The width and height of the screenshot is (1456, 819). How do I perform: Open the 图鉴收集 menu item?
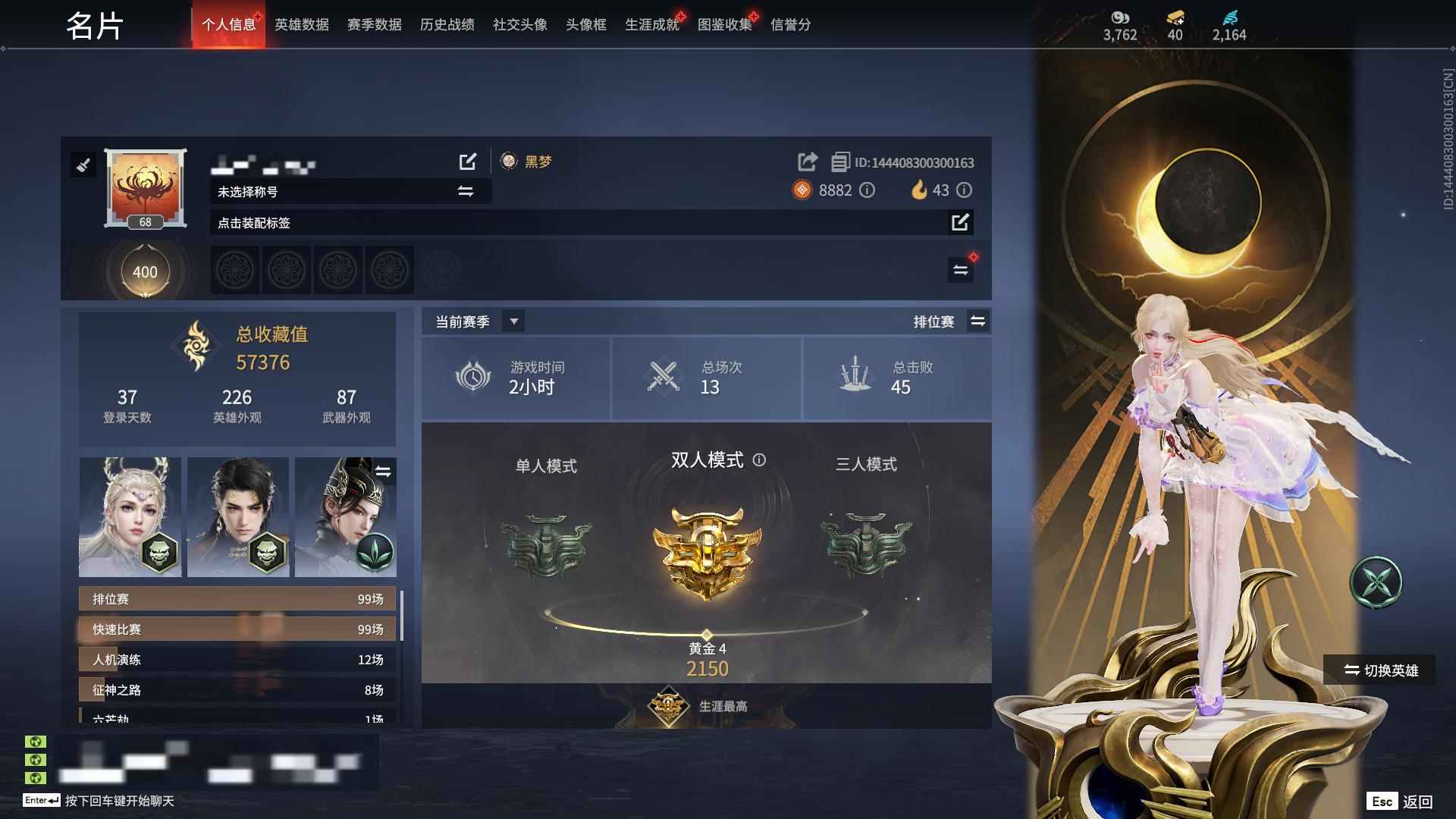pyautogui.click(x=724, y=24)
